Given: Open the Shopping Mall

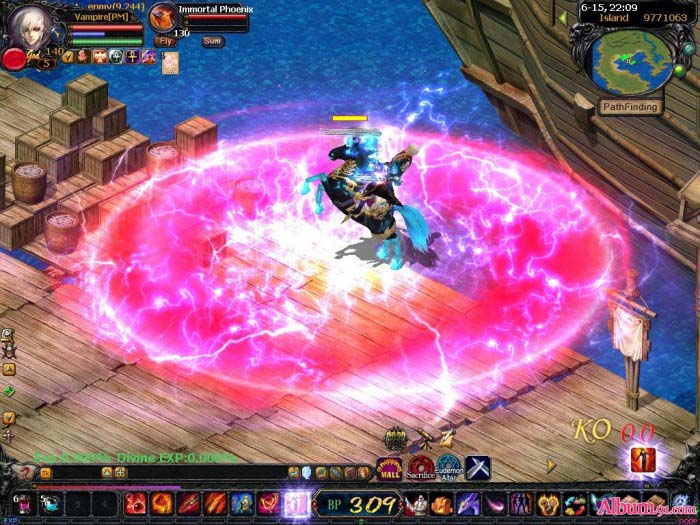Looking at the screenshot, I should (x=388, y=466).
